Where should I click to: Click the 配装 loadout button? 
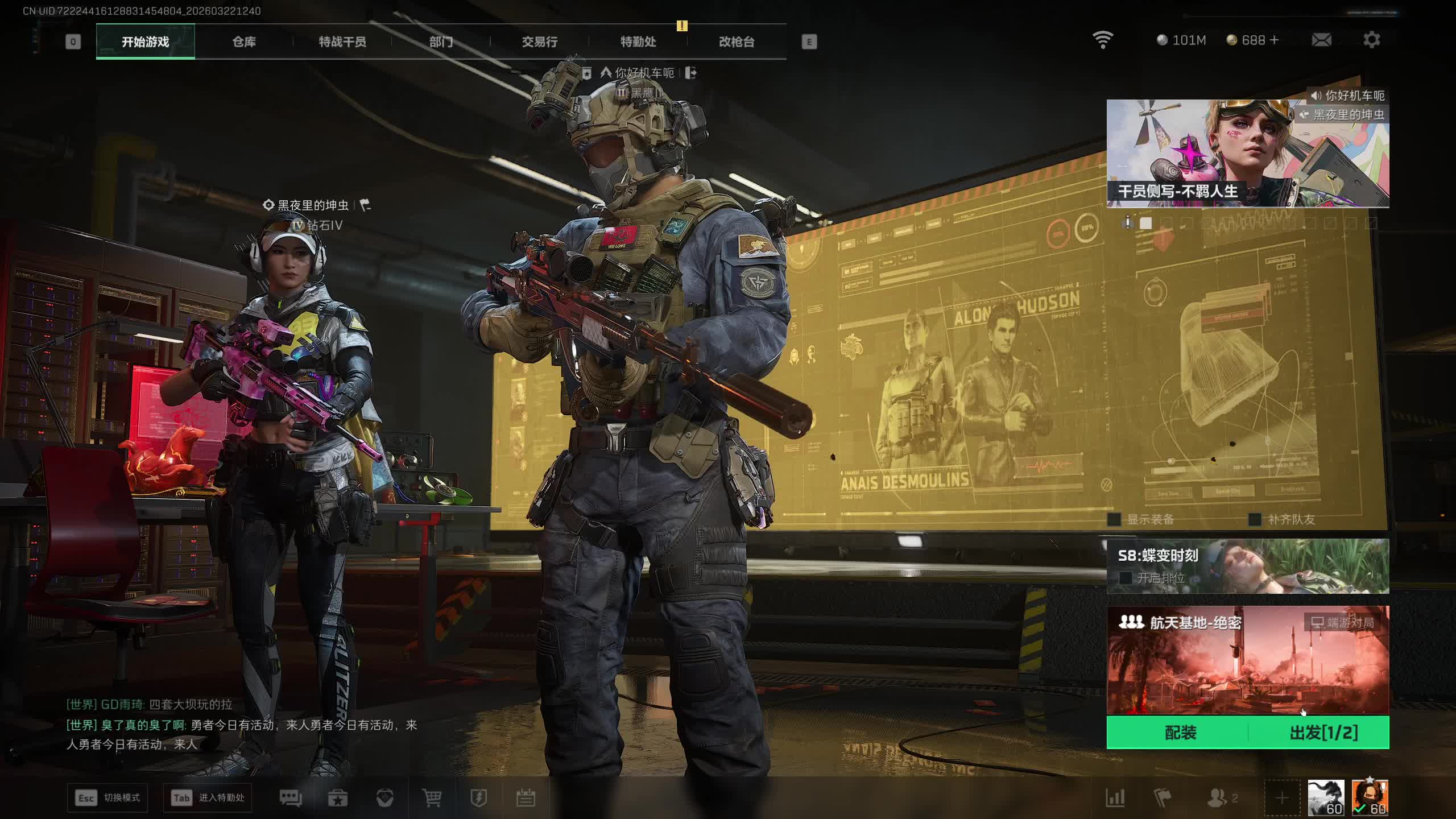point(1180,733)
